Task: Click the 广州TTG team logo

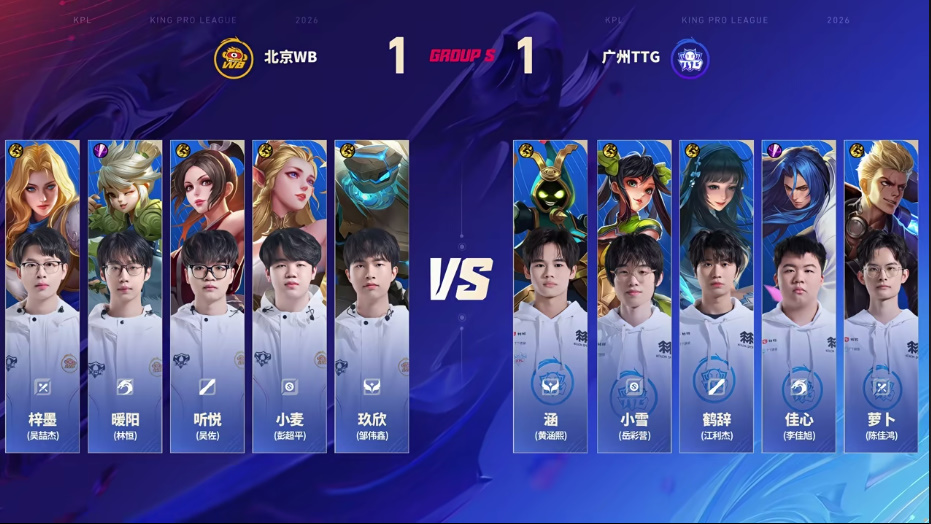Action: 689,57
